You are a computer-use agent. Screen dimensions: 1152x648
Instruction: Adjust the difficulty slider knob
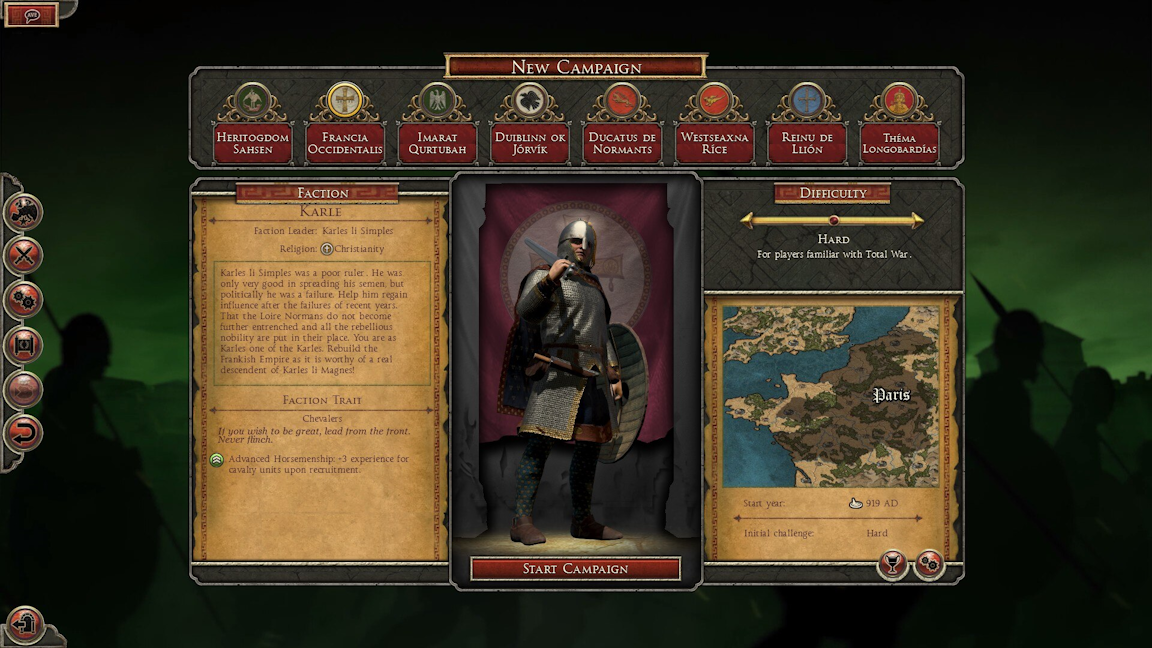click(833, 220)
